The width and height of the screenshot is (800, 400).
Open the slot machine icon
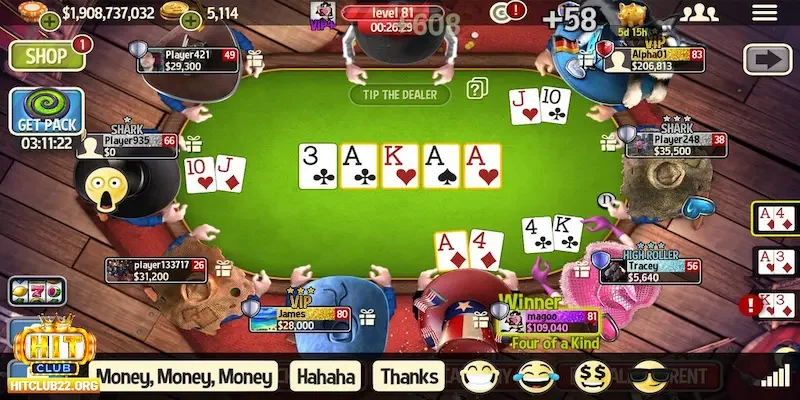23,291
